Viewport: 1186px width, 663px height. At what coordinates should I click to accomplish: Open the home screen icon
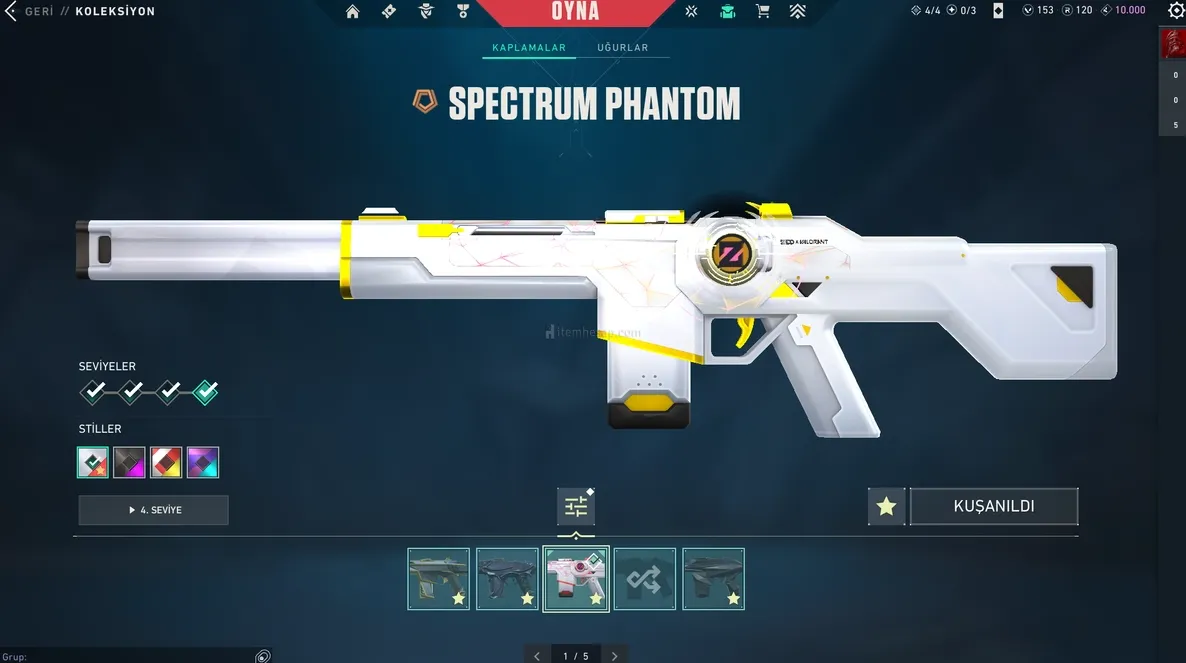pos(352,12)
